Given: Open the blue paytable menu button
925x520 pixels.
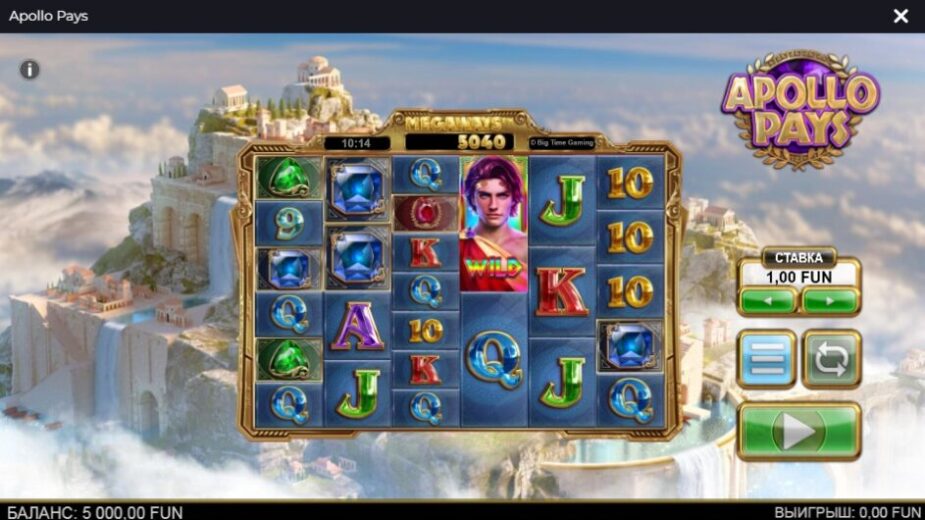Looking at the screenshot, I should (766, 359).
